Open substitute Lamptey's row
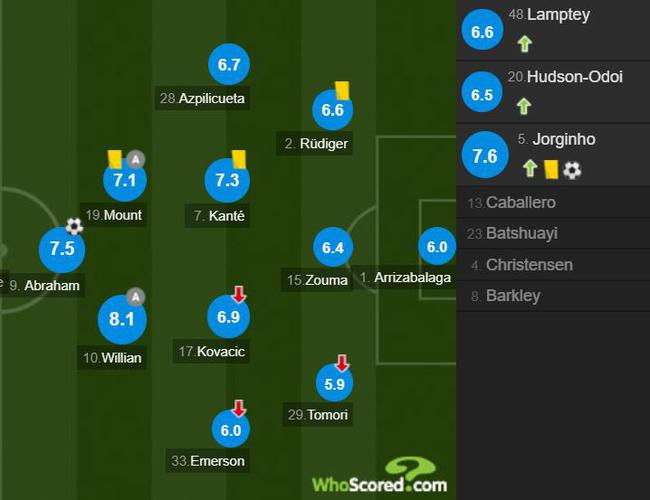The width and height of the screenshot is (650, 500). click(553, 32)
